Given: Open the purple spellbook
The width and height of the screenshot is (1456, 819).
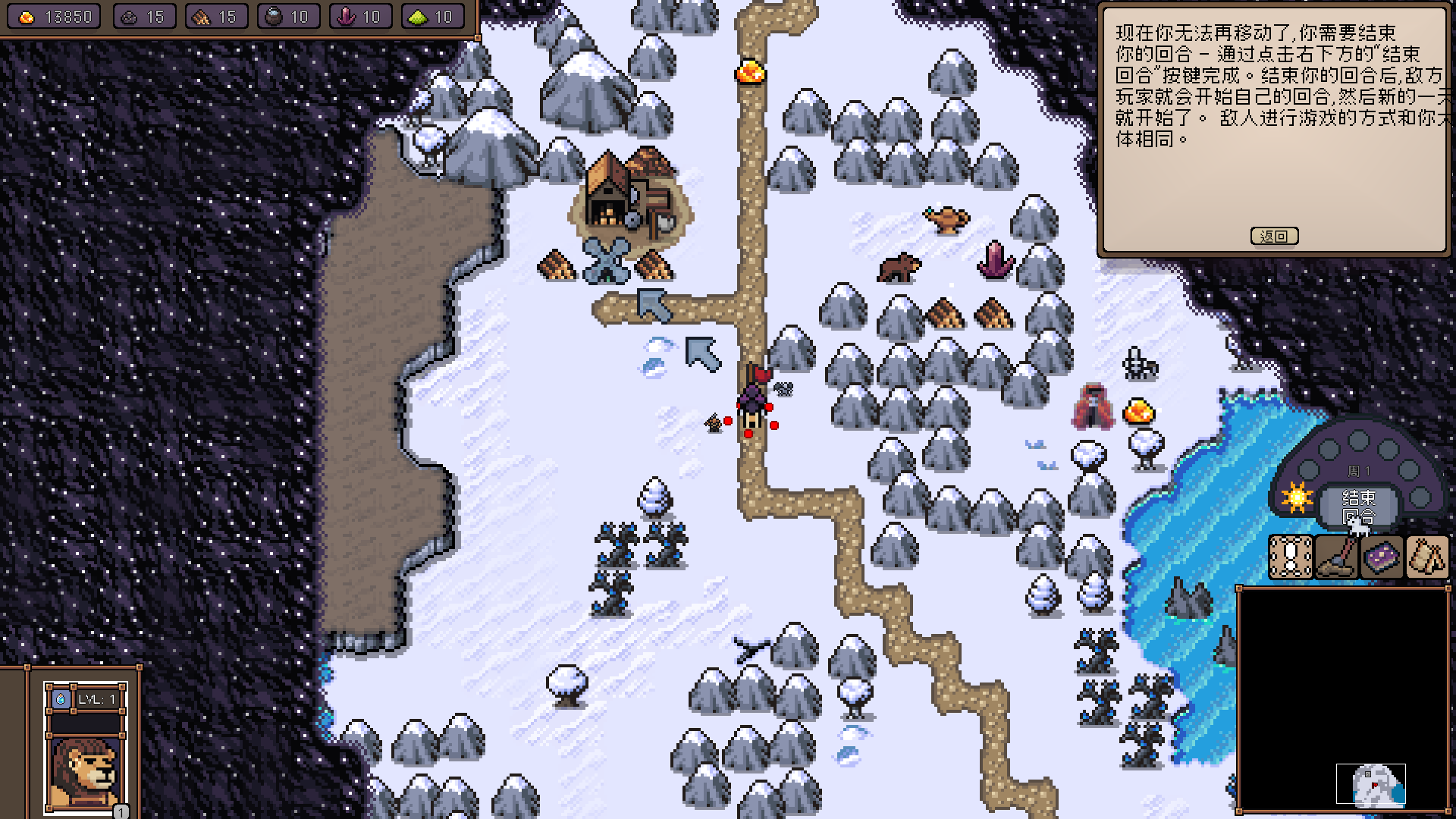Looking at the screenshot, I should [1382, 557].
